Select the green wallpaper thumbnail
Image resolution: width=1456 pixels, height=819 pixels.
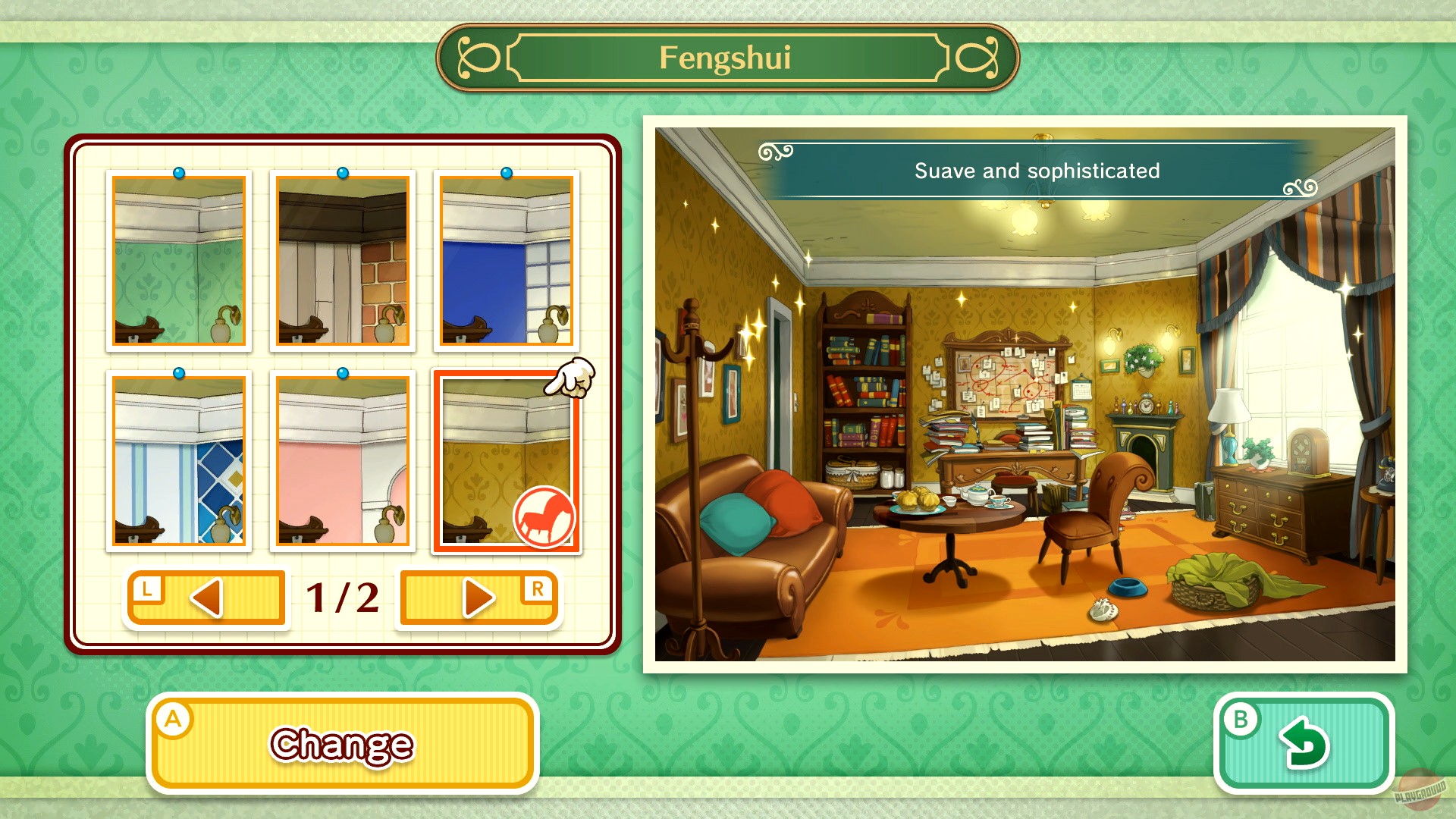point(179,262)
